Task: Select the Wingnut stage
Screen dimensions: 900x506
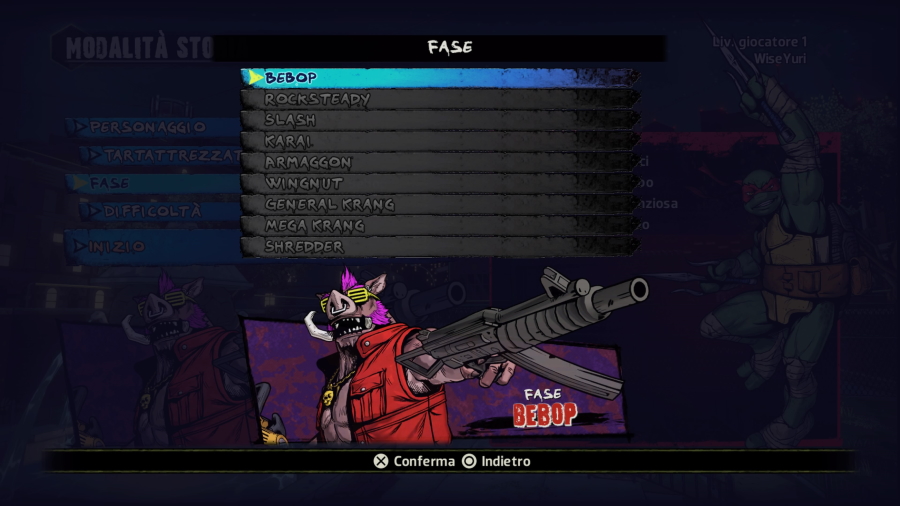Action: coord(440,183)
